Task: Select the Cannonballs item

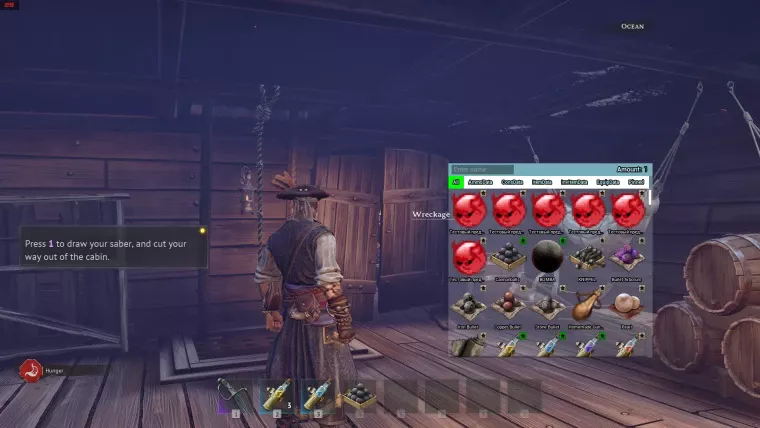Action: click(510, 258)
